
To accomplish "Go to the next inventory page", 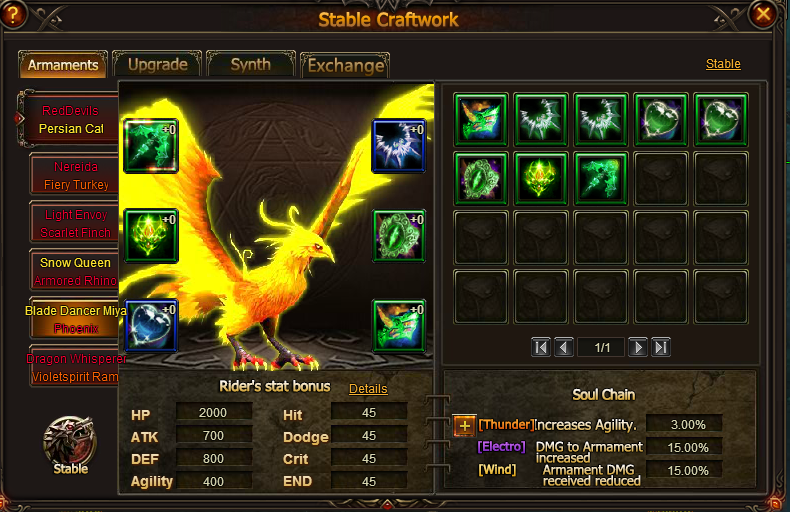I will [x=637, y=347].
